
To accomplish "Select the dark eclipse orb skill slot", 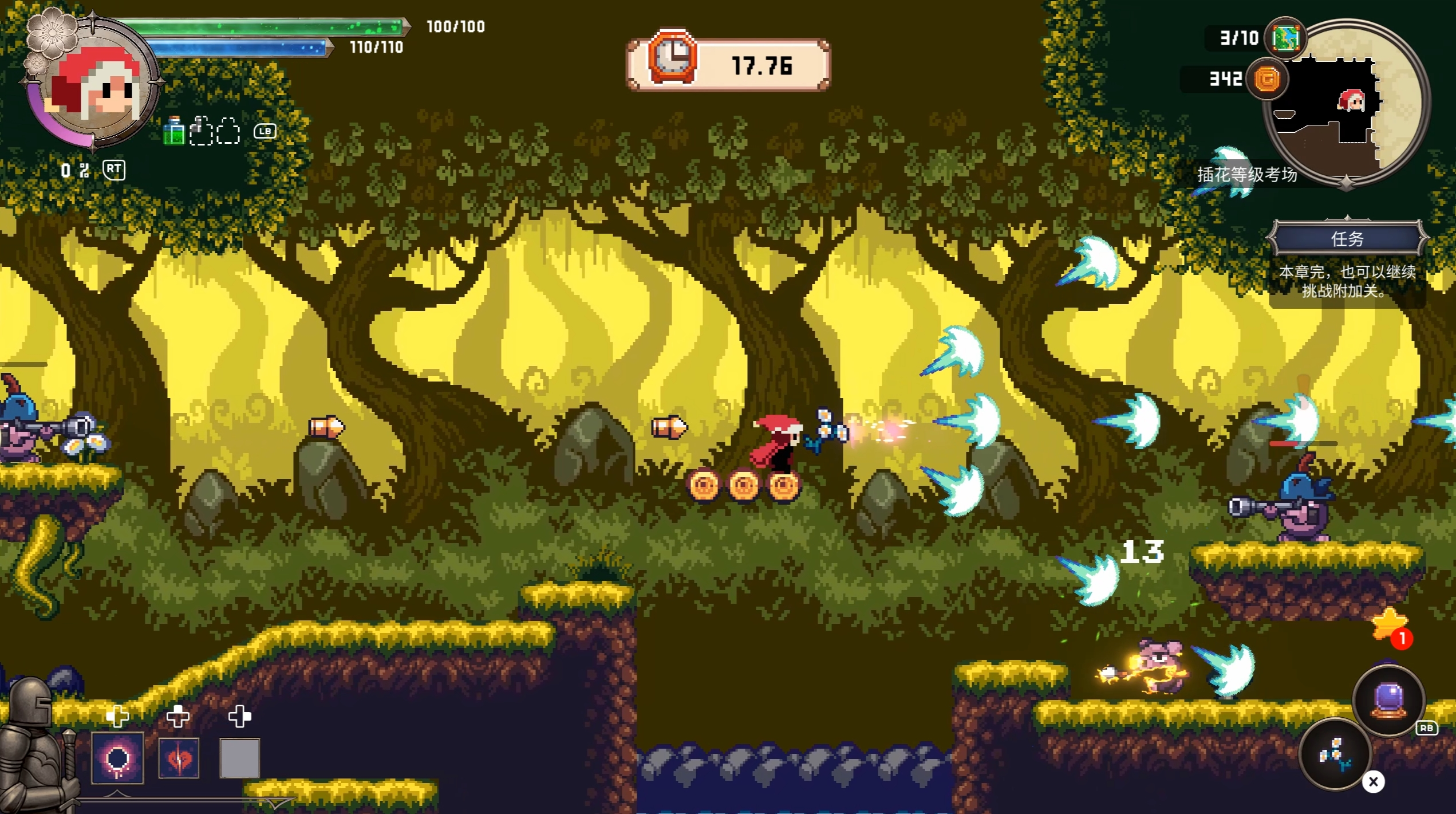I will click(117, 758).
